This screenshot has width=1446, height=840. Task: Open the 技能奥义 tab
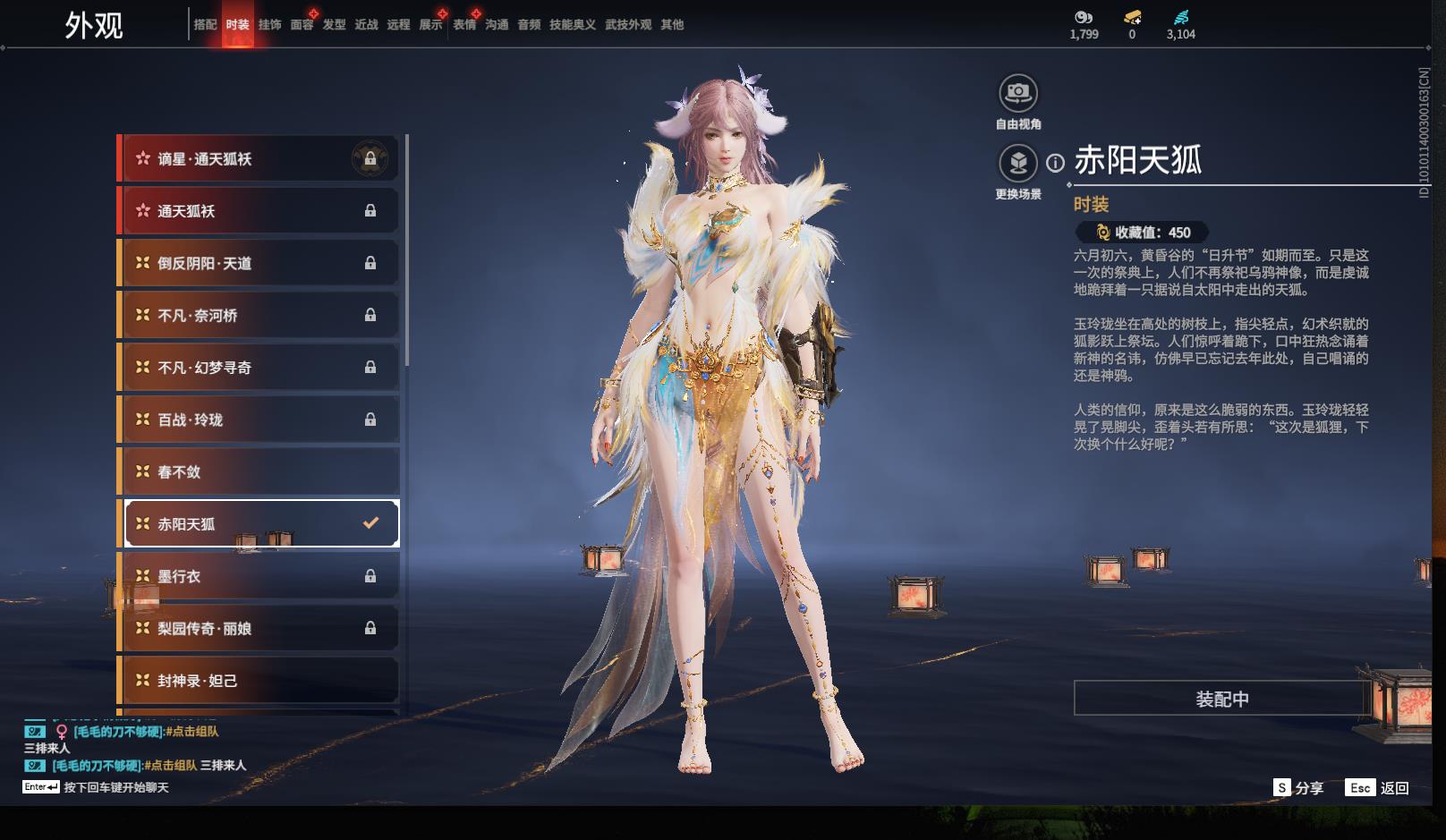[572, 25]
